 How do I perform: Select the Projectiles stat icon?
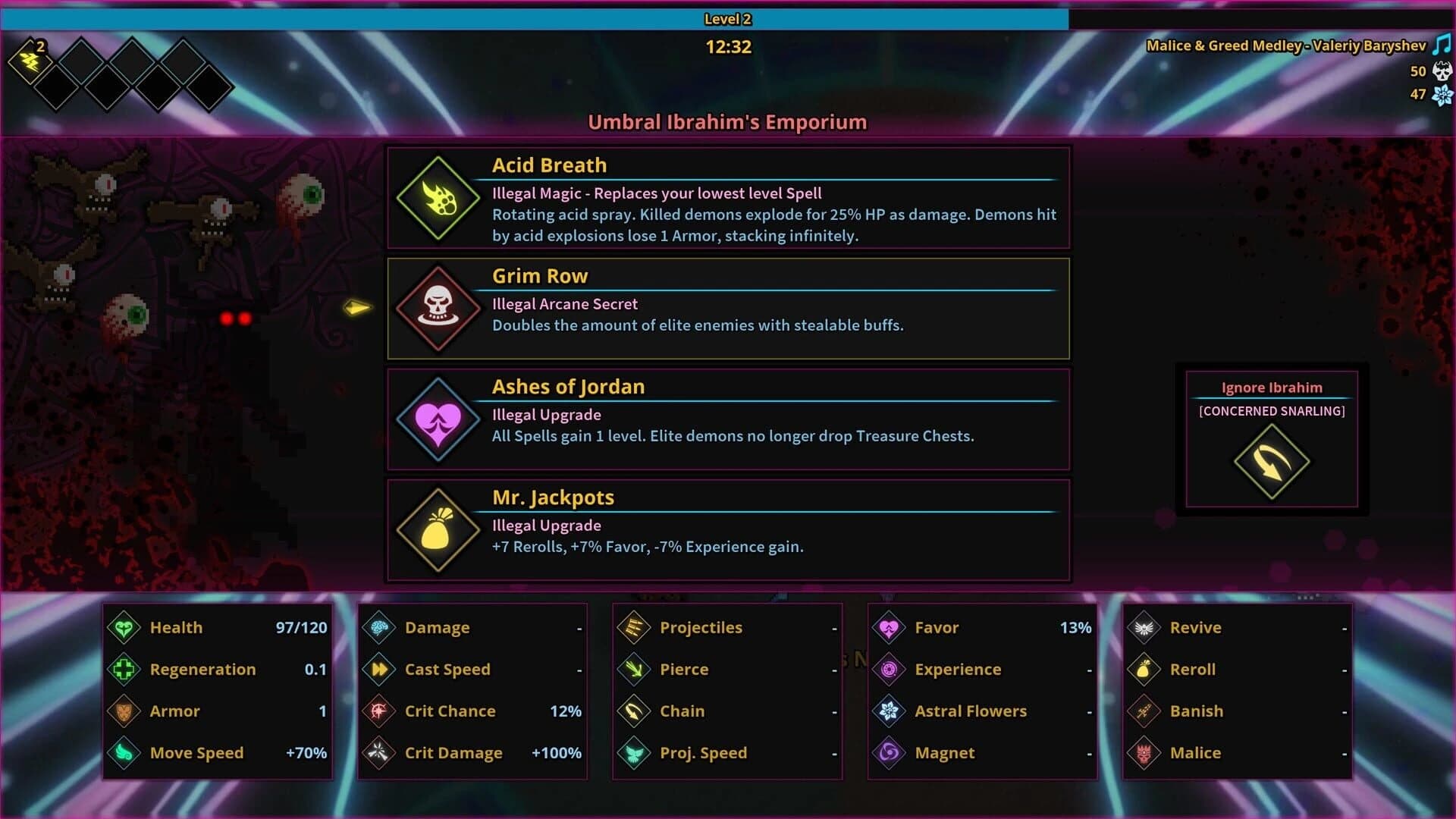pos(633,627)
